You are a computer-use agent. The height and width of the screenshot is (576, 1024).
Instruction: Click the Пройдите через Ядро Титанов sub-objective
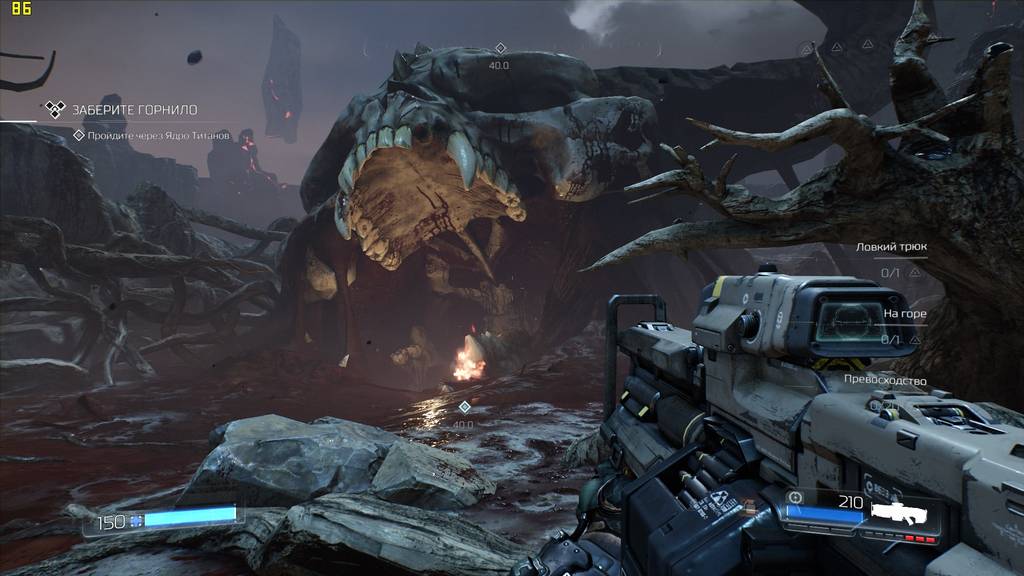click(x=158, y=135)
